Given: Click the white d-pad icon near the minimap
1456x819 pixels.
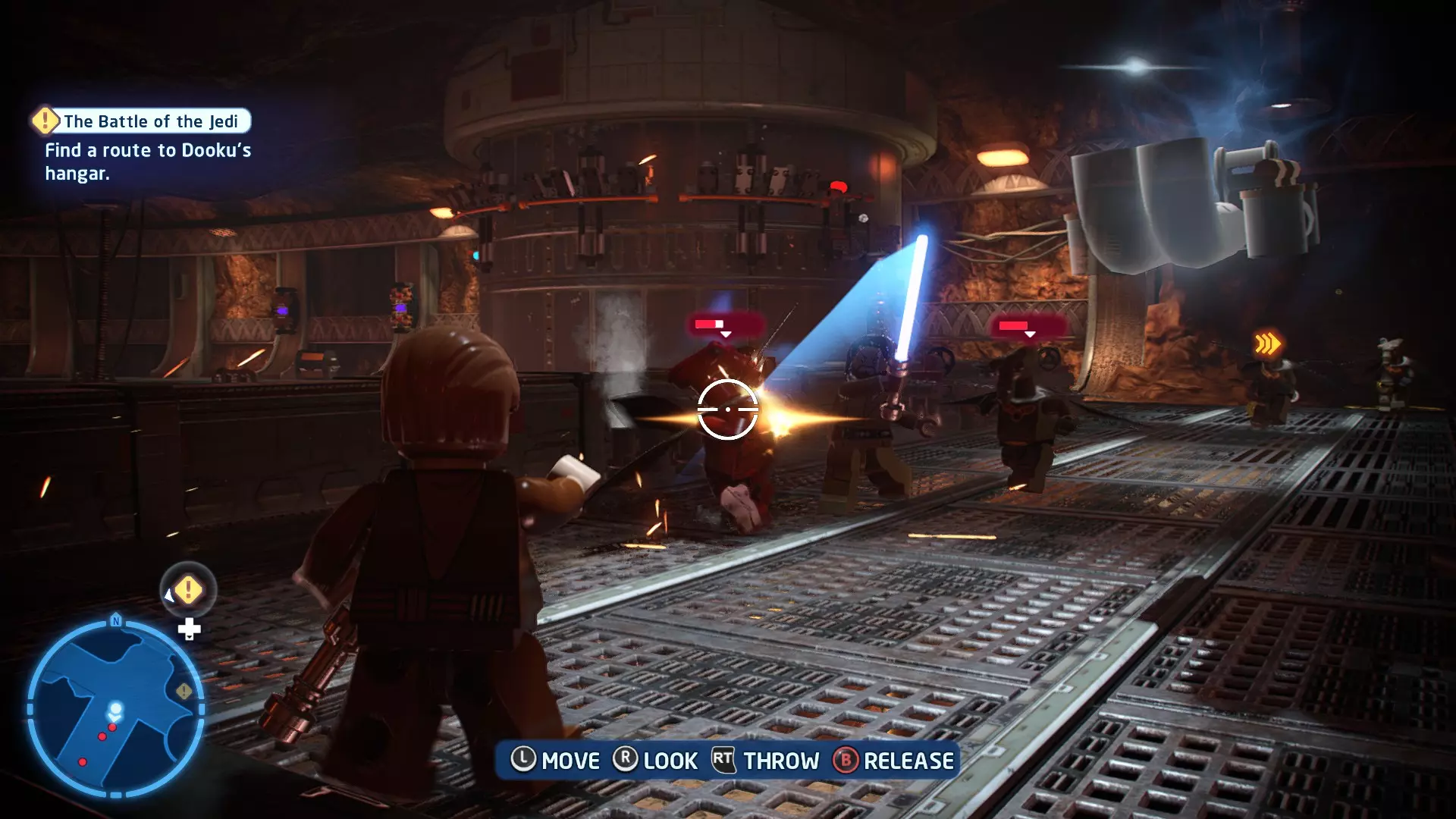Looking at the screenshot, I should (189, 629).
